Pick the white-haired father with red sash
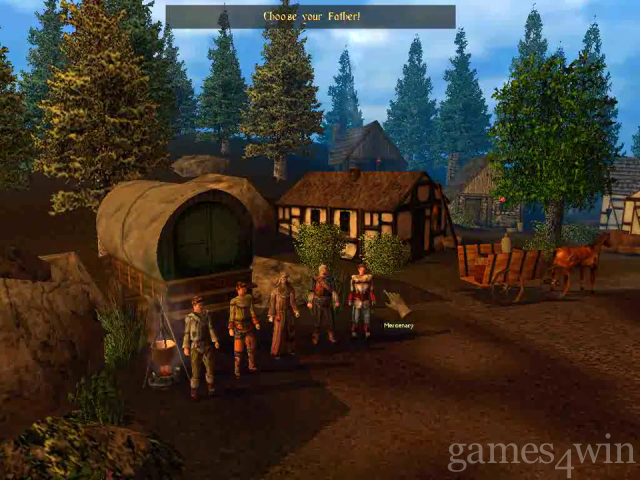The height and width of the screenshot is (480, 640). [322, 300]
